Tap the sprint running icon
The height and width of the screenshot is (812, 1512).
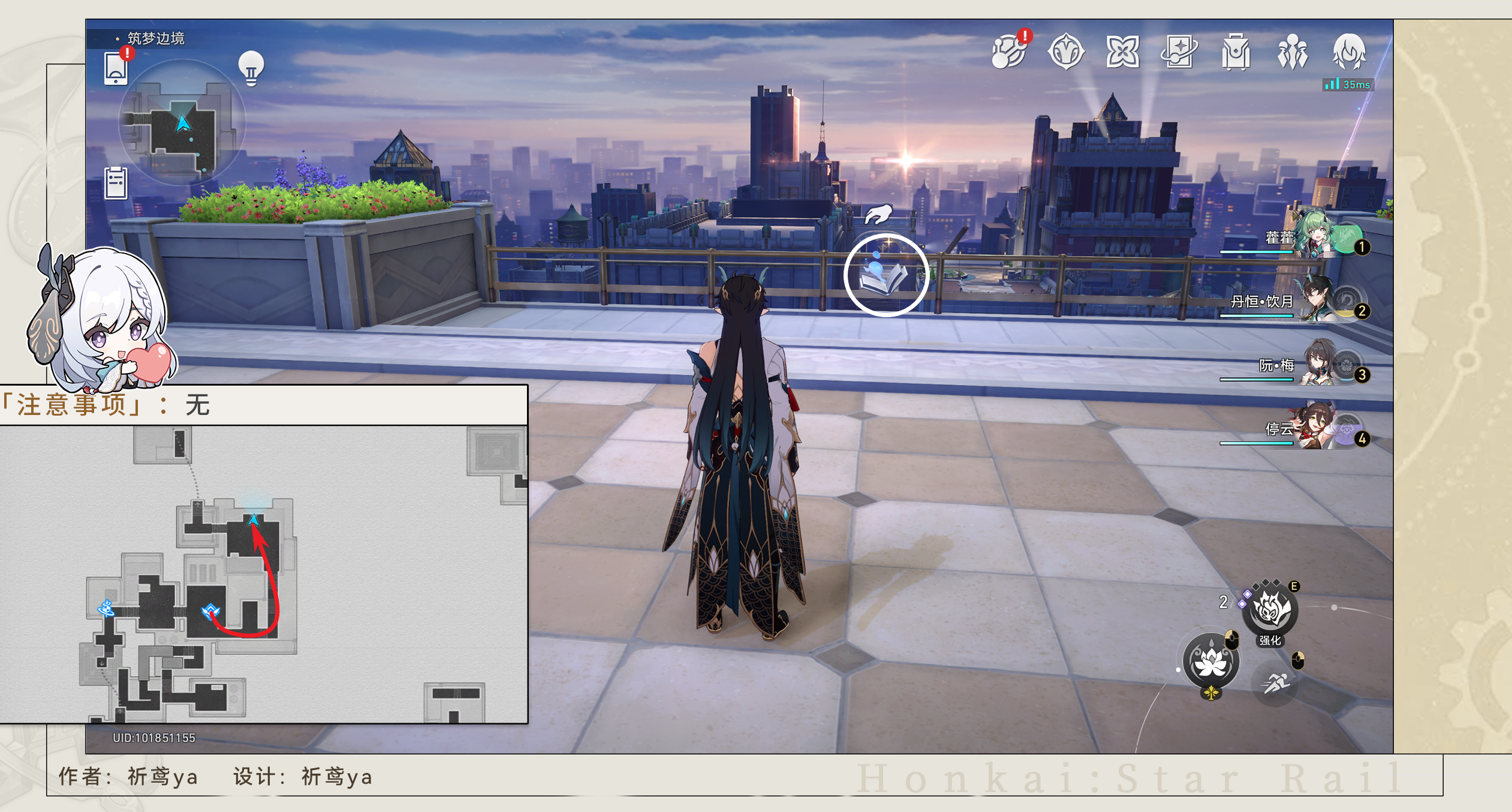pos(1275,682)
